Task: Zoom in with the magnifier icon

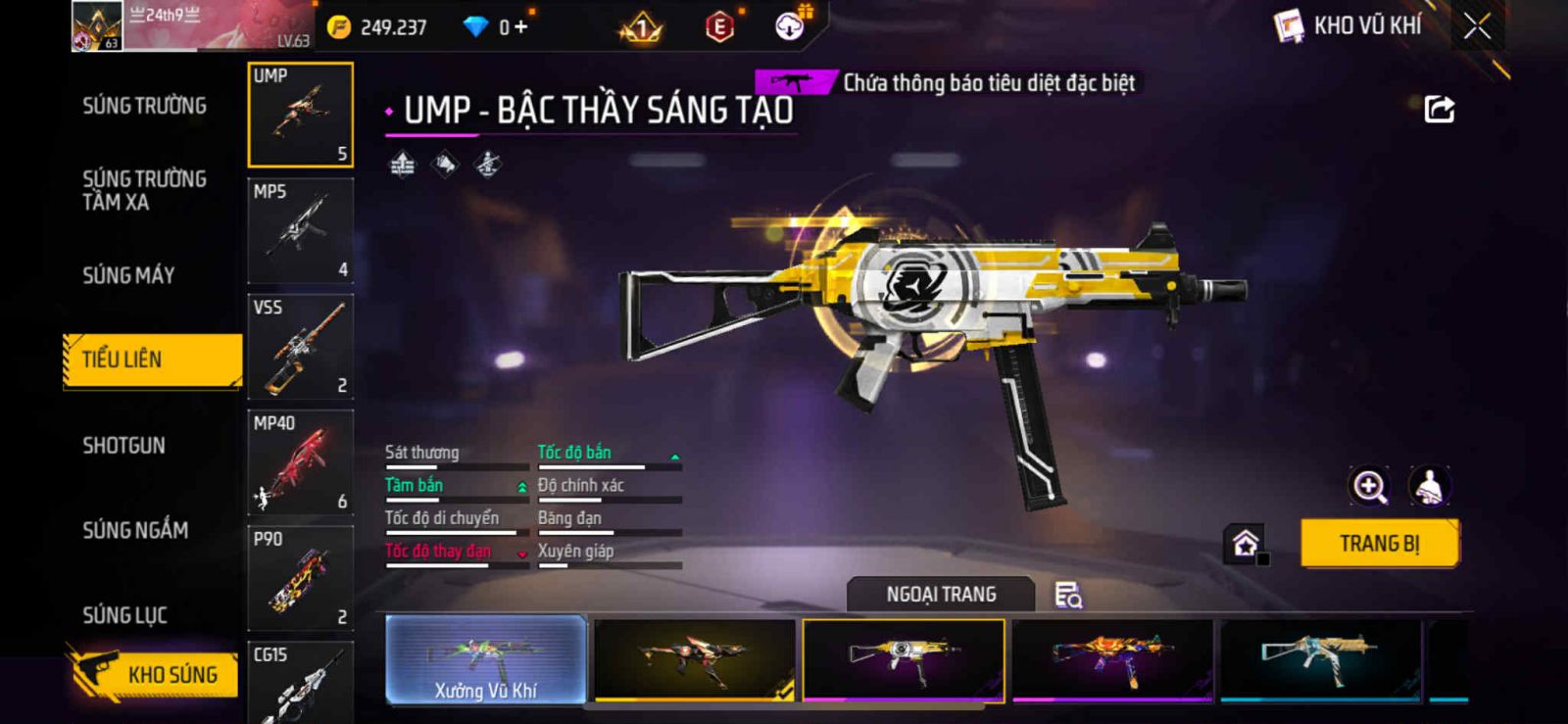Action: [x=1369, y=486]
